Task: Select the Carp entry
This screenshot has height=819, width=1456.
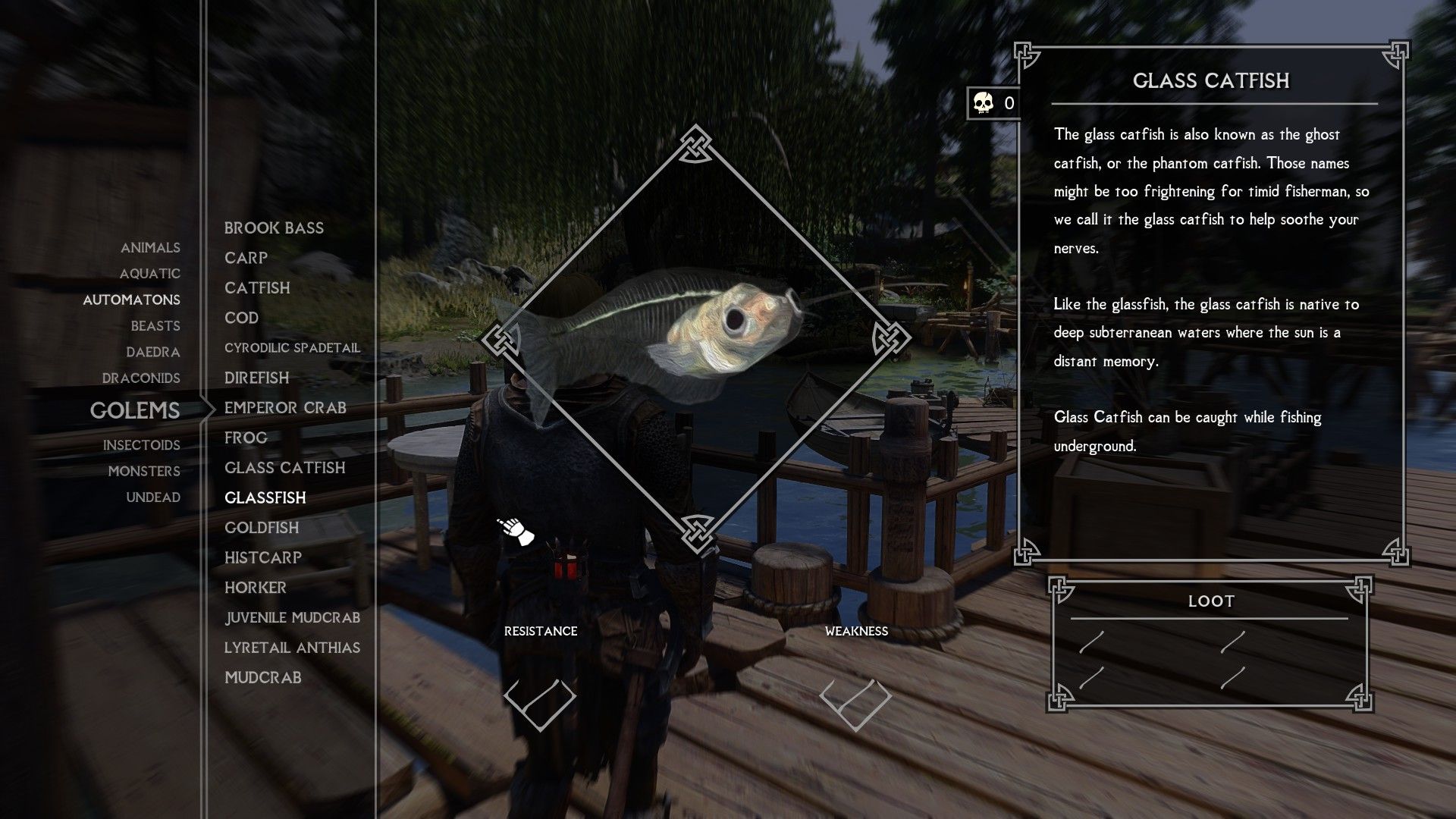Action: point(245,258)
